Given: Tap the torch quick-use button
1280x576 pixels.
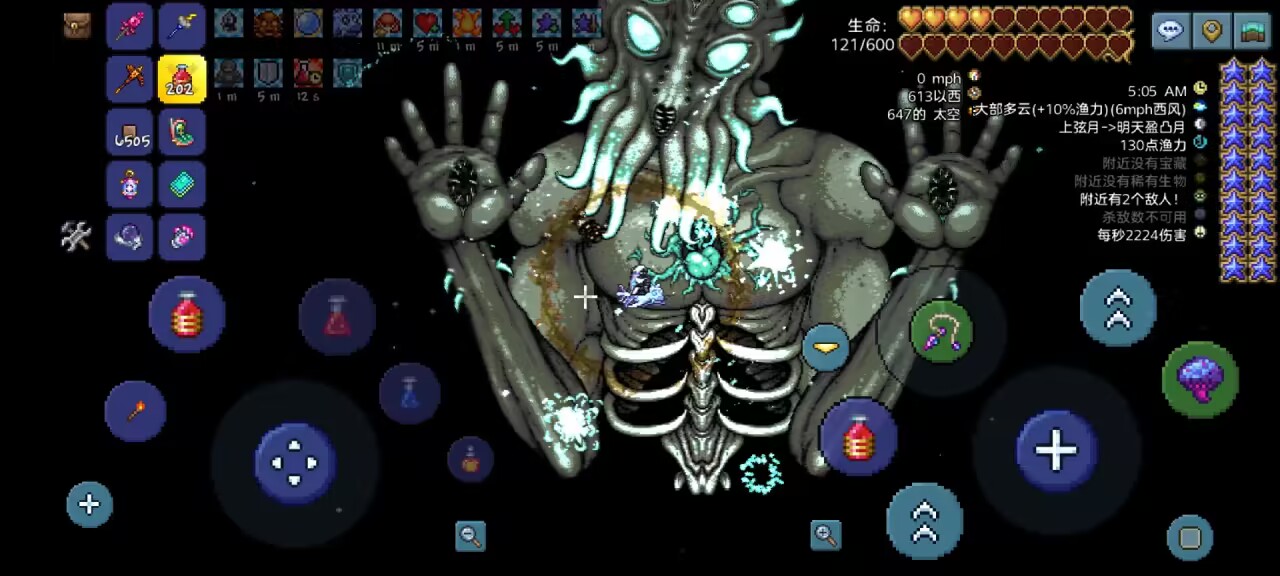Looking at the screenshot, I should 135,411.
